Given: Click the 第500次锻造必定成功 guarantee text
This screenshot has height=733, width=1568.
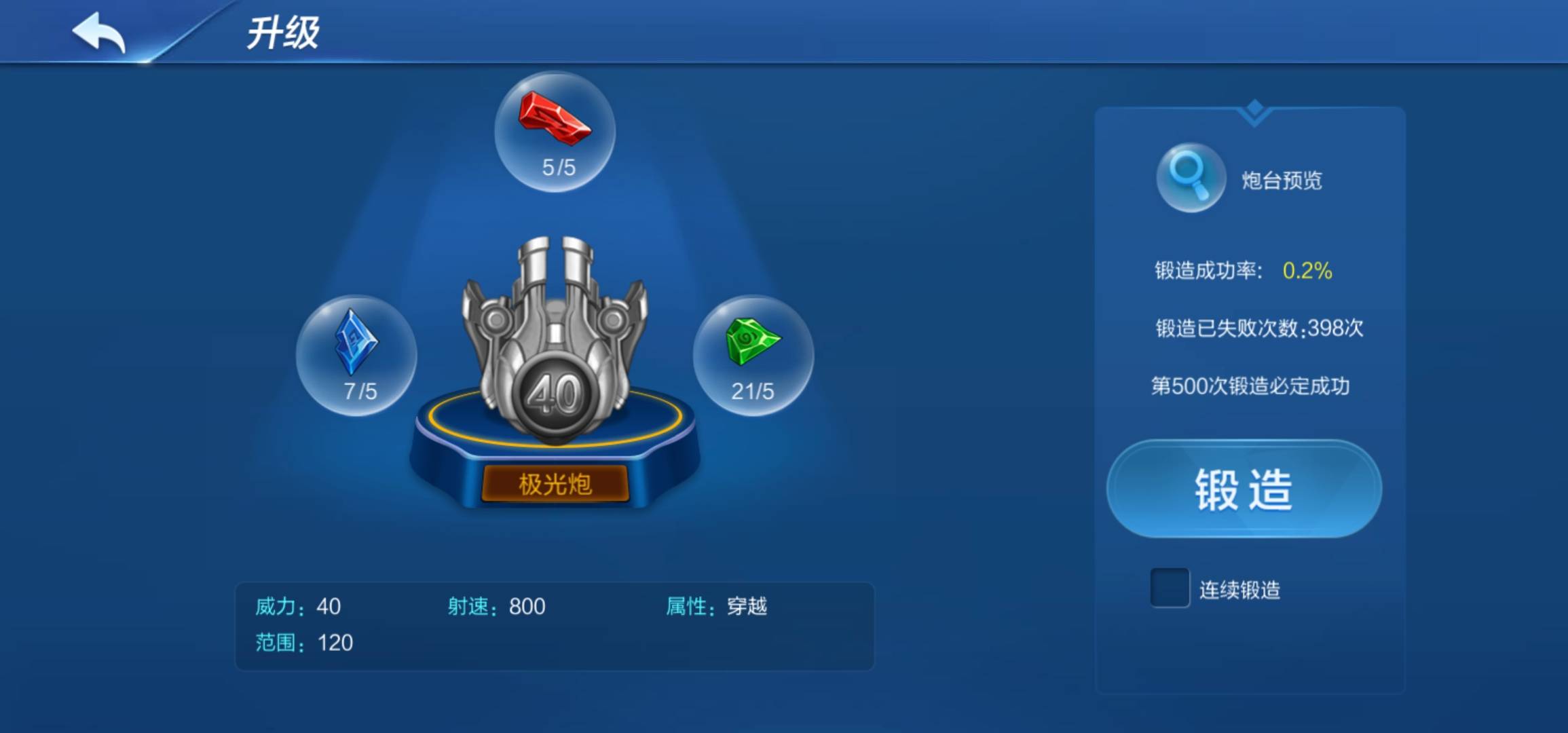Looking at the screenshot, I should click(1252, 385).
